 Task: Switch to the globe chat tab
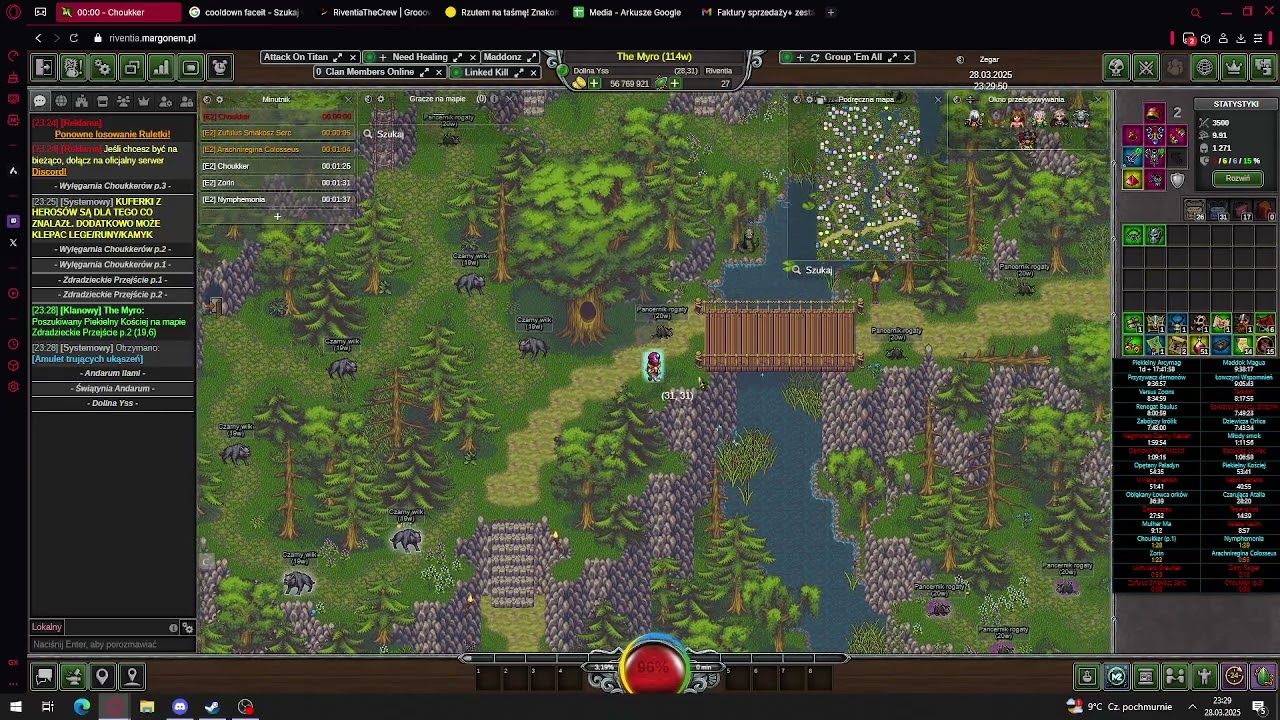pos(60,101)
